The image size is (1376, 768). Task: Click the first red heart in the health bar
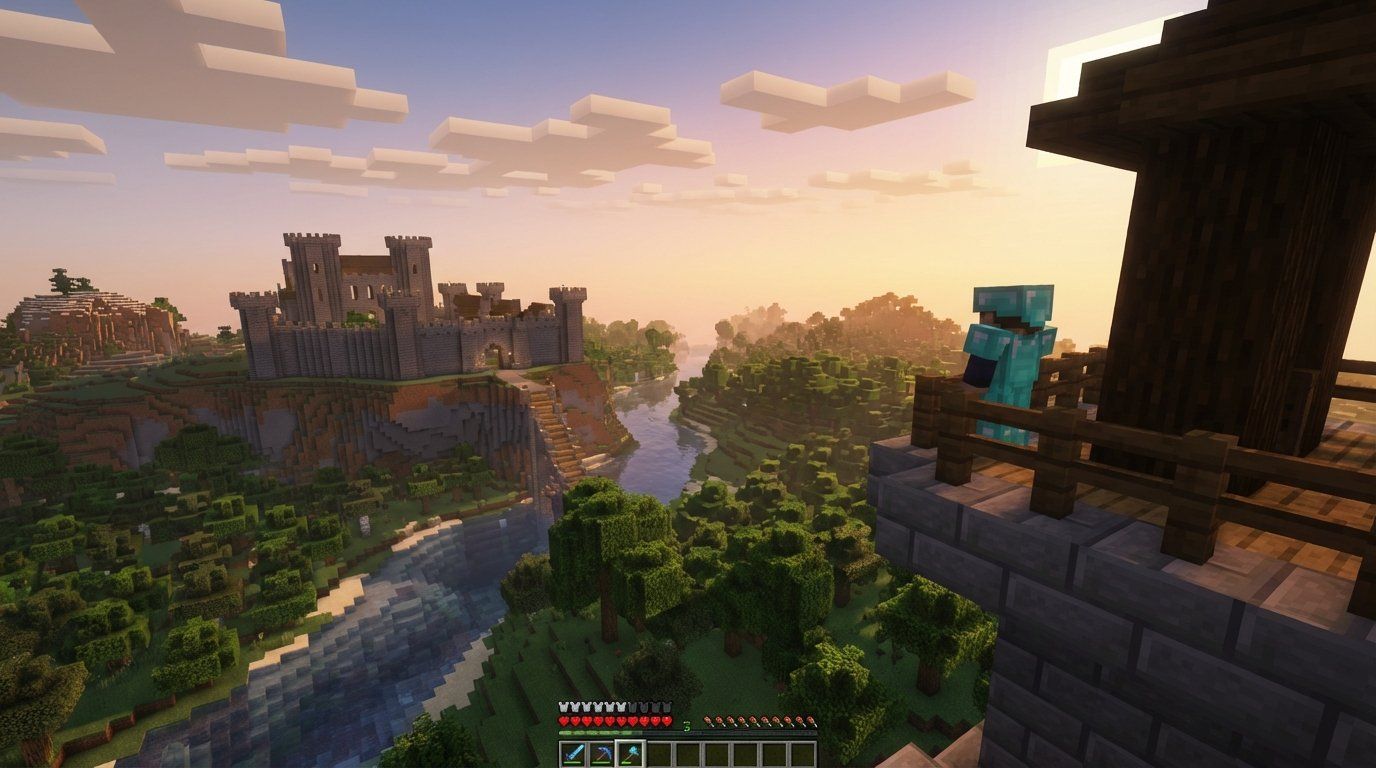tap(562, 721)
